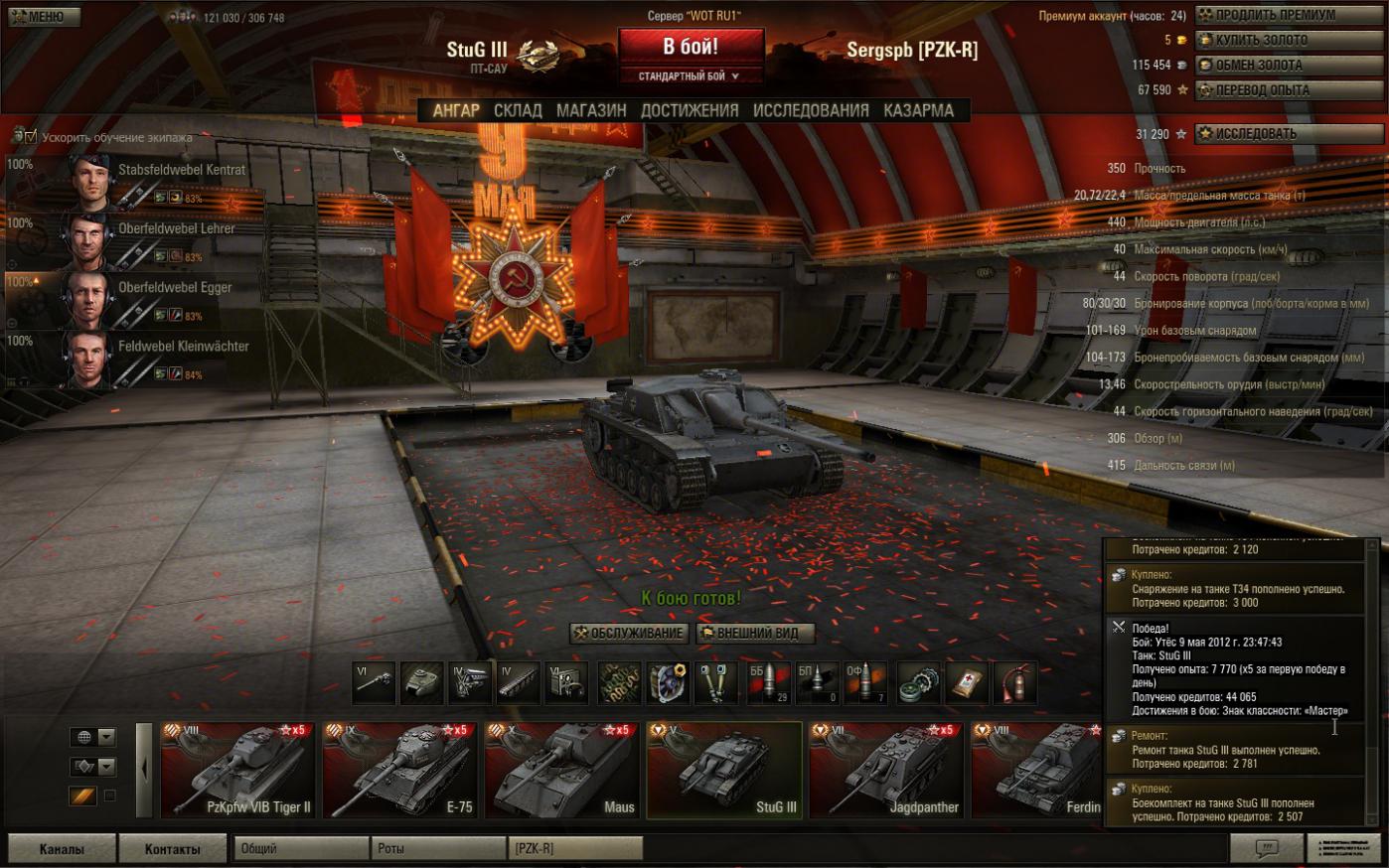Open the Меню button
This screenshot has width=1389, height=868.
pyautogui.click(x=41, y=16)
